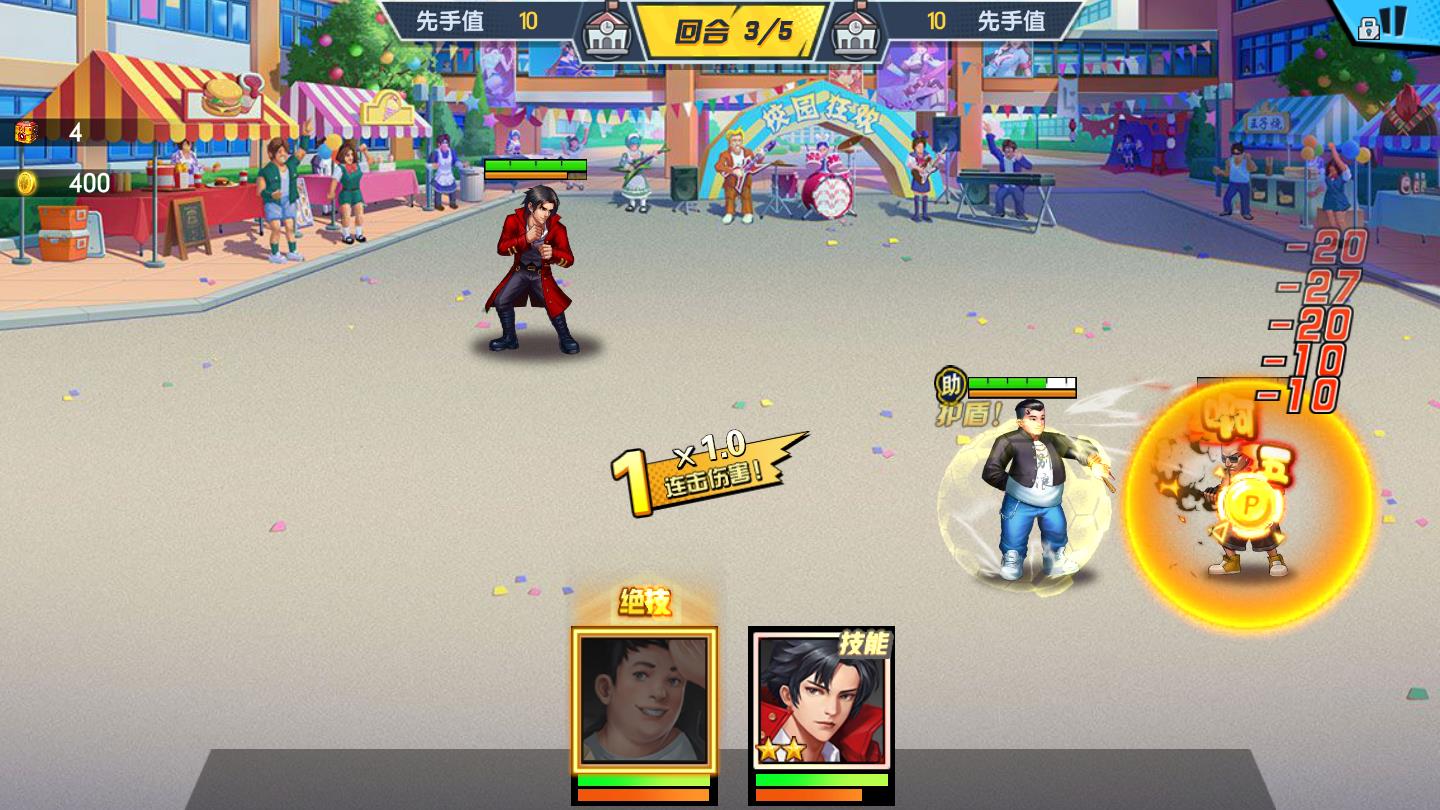Click the health bar above the red-coat fighter
This screenshot has height=810, width=1440.
click(535, 164)
